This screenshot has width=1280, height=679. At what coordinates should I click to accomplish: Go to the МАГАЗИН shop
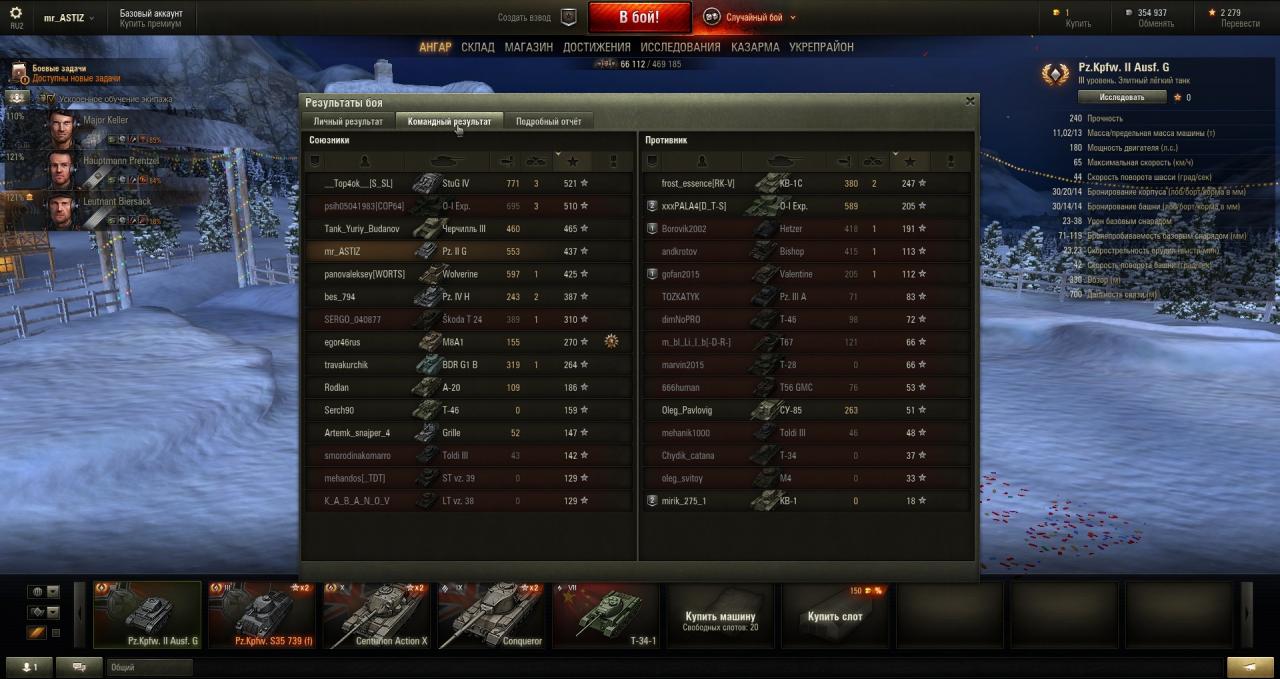(x=528, y=47)
